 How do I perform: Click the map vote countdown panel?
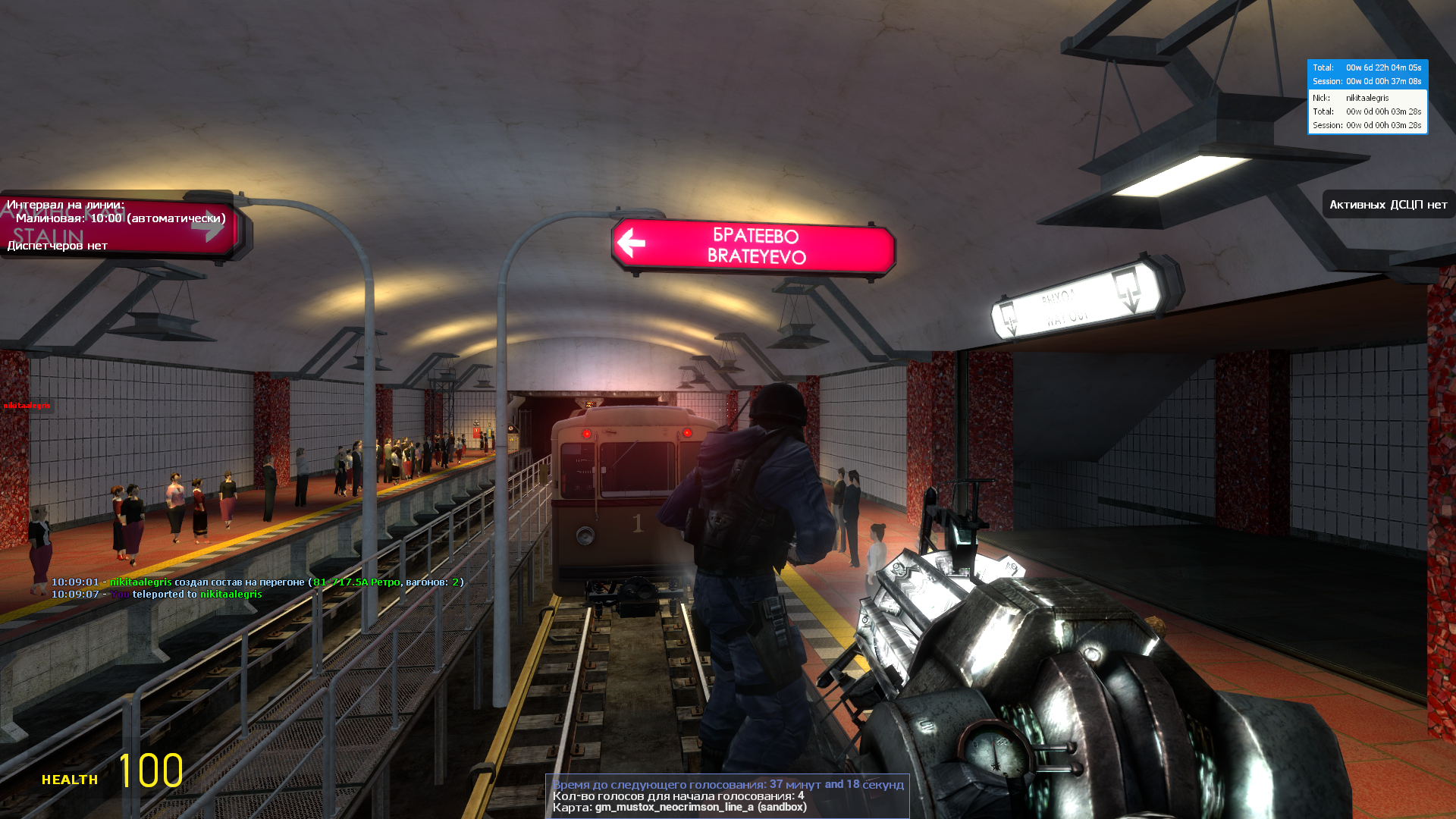point(727,795)
